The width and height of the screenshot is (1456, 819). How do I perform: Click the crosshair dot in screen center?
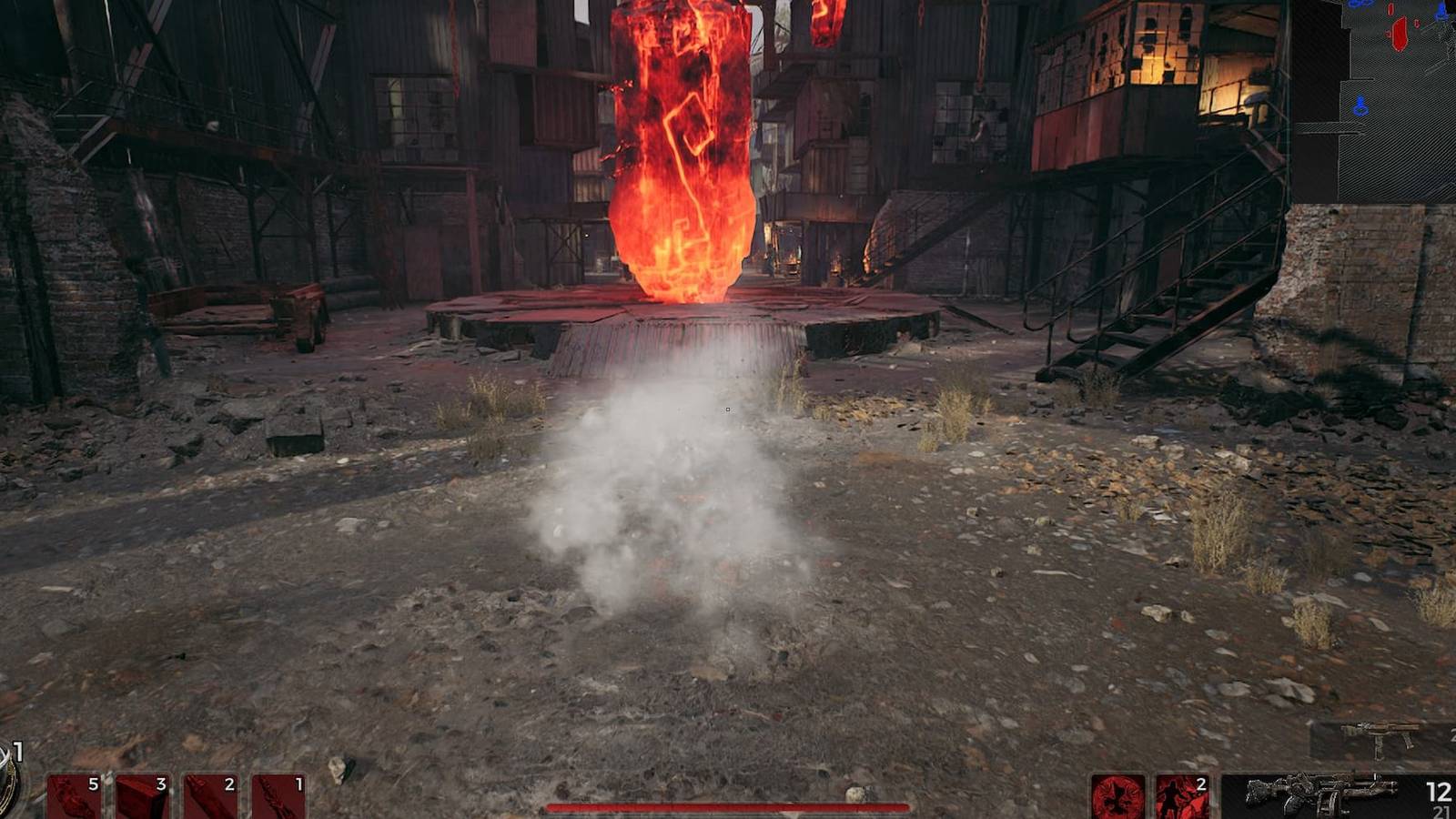[728, 409]
